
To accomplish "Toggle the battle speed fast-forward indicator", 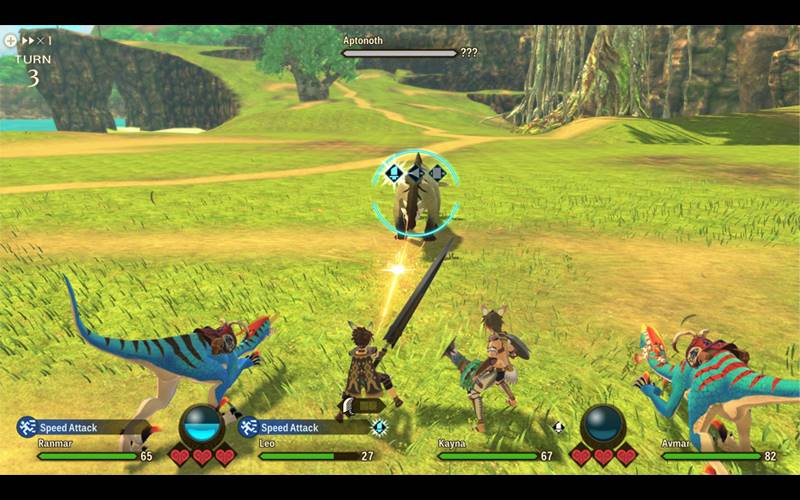I will [27, 41].
